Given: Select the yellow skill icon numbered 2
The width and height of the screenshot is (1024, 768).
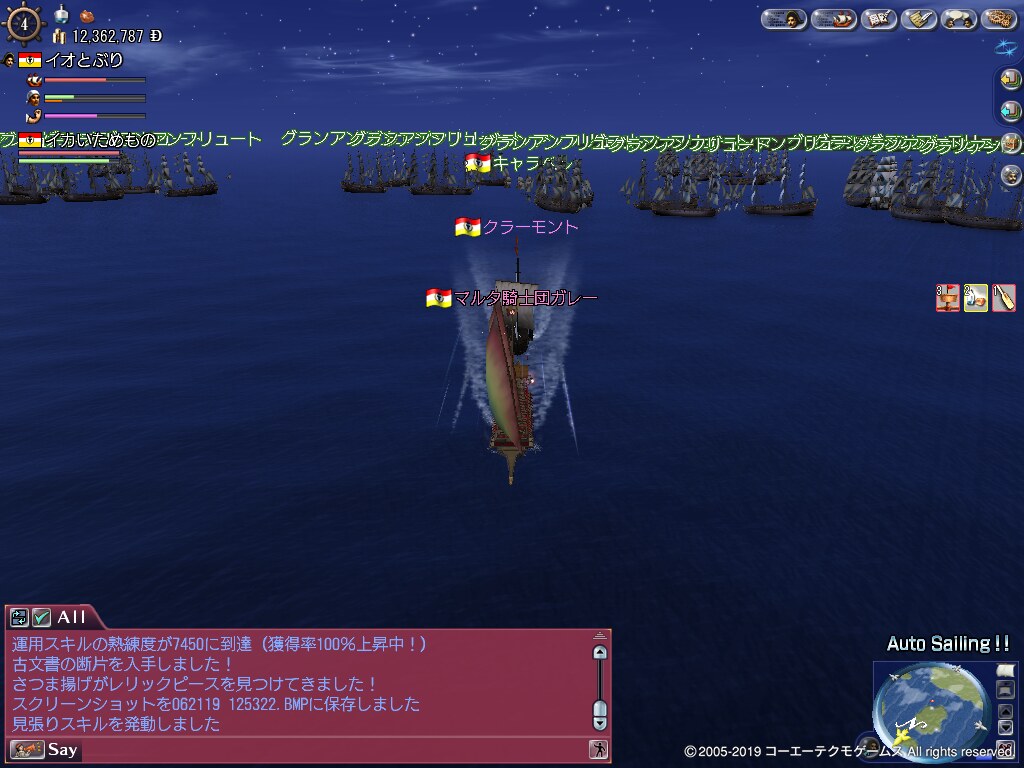Looking at the screenshot, I should 975,298.
